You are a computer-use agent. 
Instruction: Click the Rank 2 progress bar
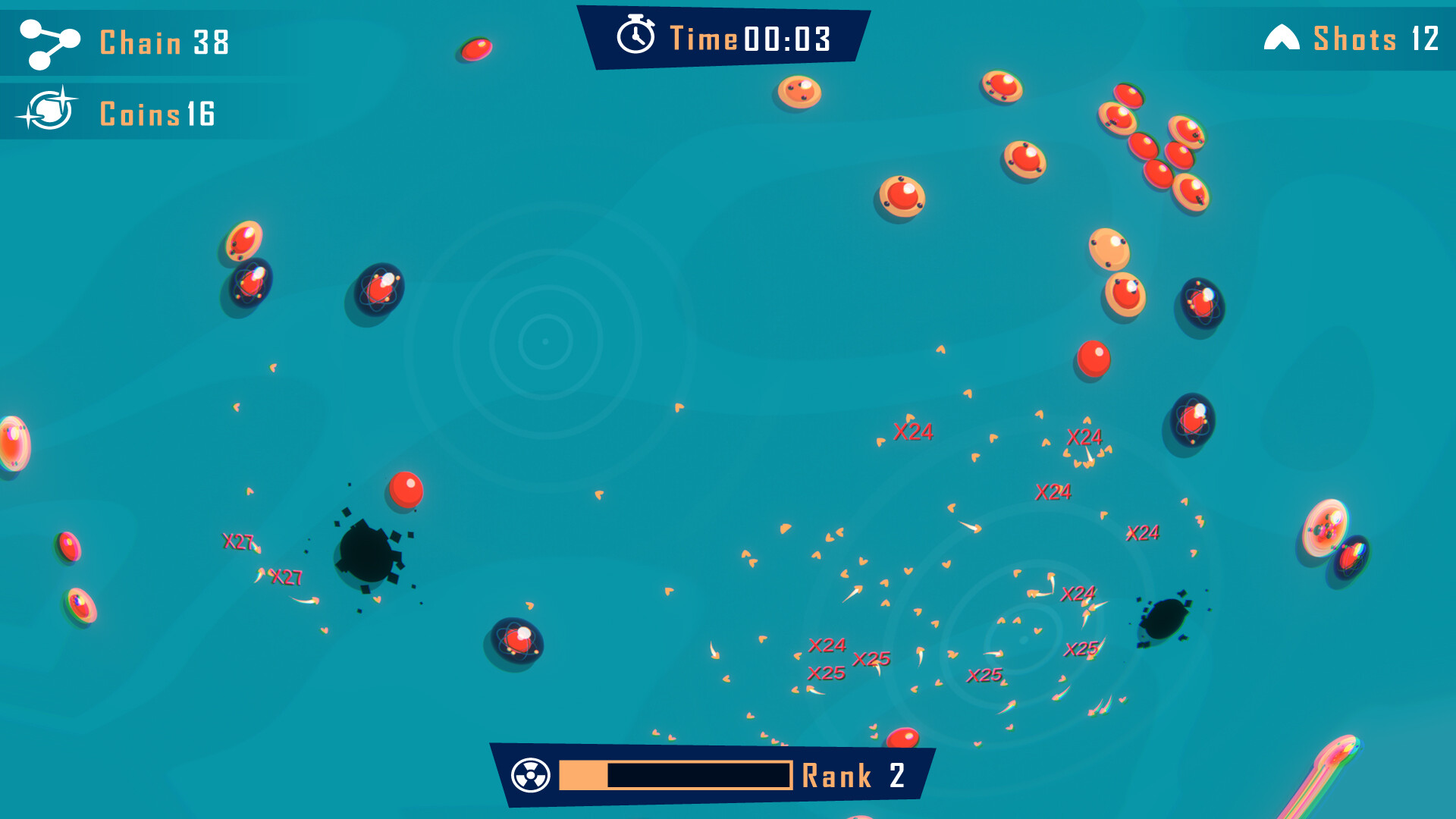(x=675, y=775)
